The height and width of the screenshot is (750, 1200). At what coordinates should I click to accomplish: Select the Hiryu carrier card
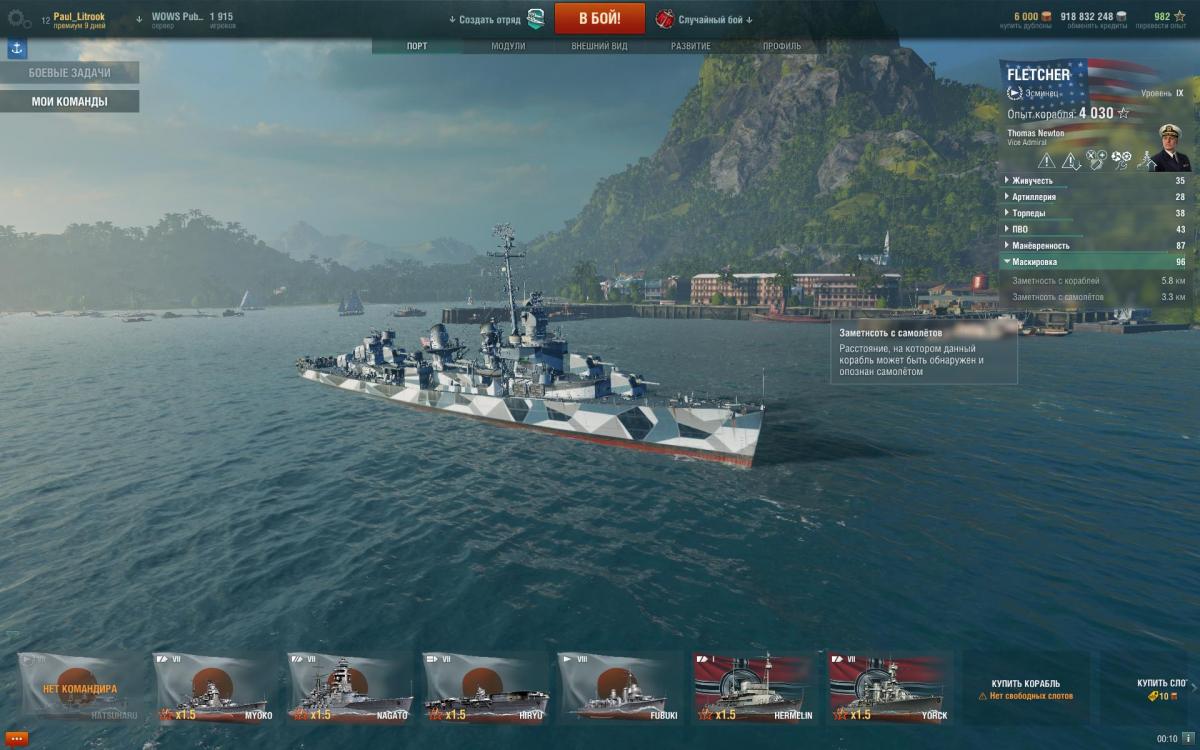coord(485,688)
